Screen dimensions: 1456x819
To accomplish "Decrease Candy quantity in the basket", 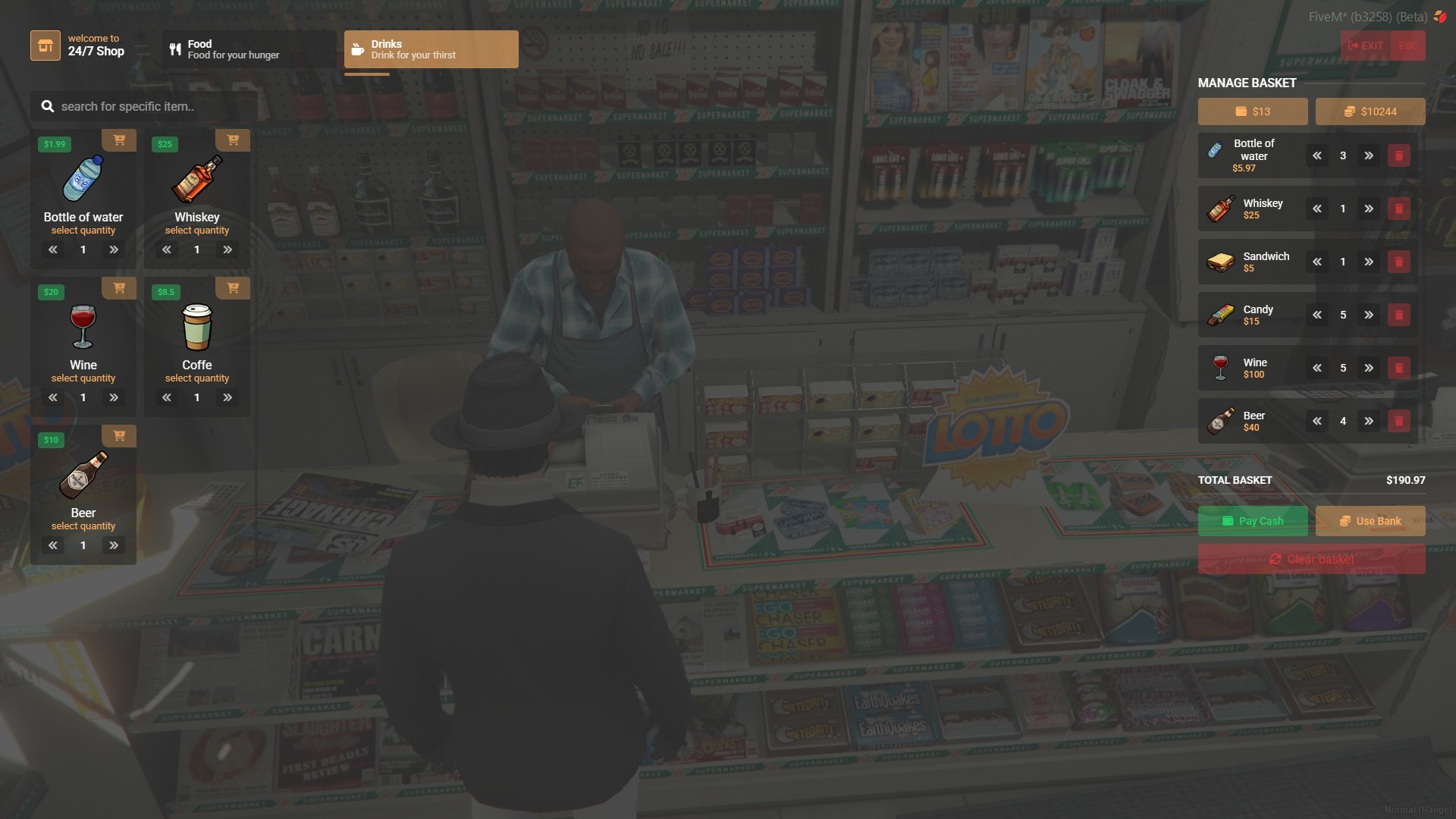I will (1317, 315).
